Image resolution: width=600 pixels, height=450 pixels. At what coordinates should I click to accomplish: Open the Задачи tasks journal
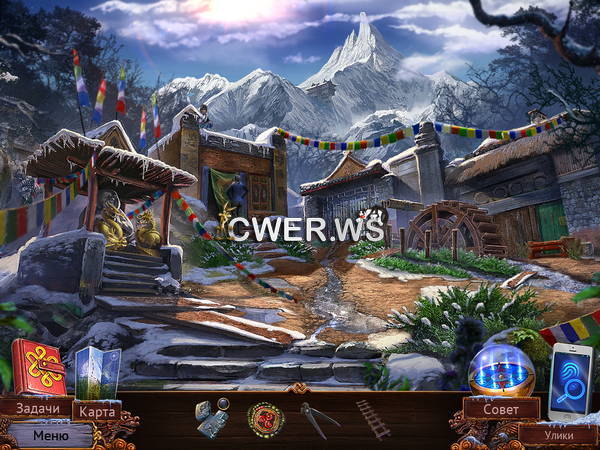36,408
